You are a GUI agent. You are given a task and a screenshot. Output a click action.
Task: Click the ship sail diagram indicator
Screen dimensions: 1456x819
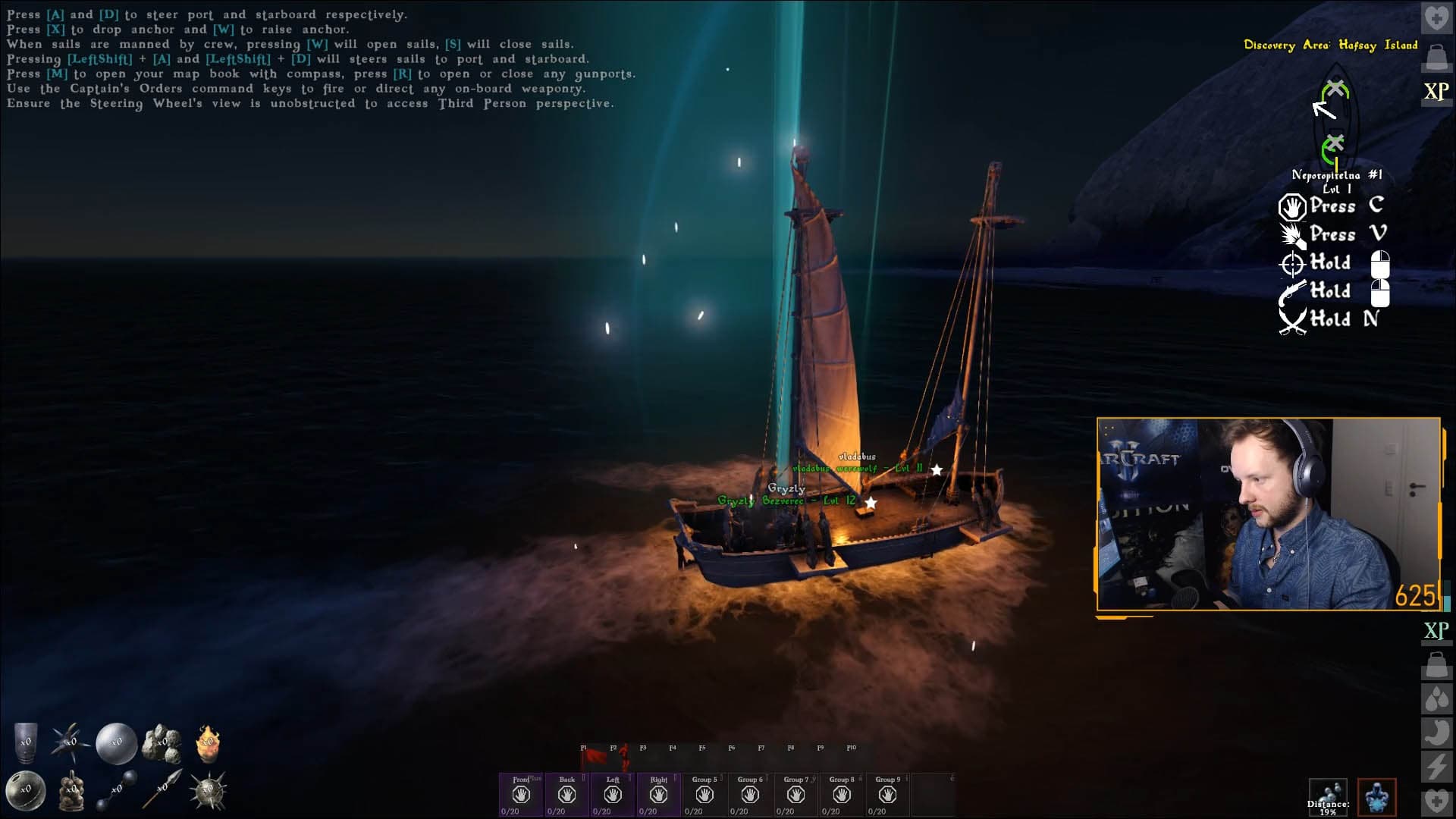[1334, 121]
